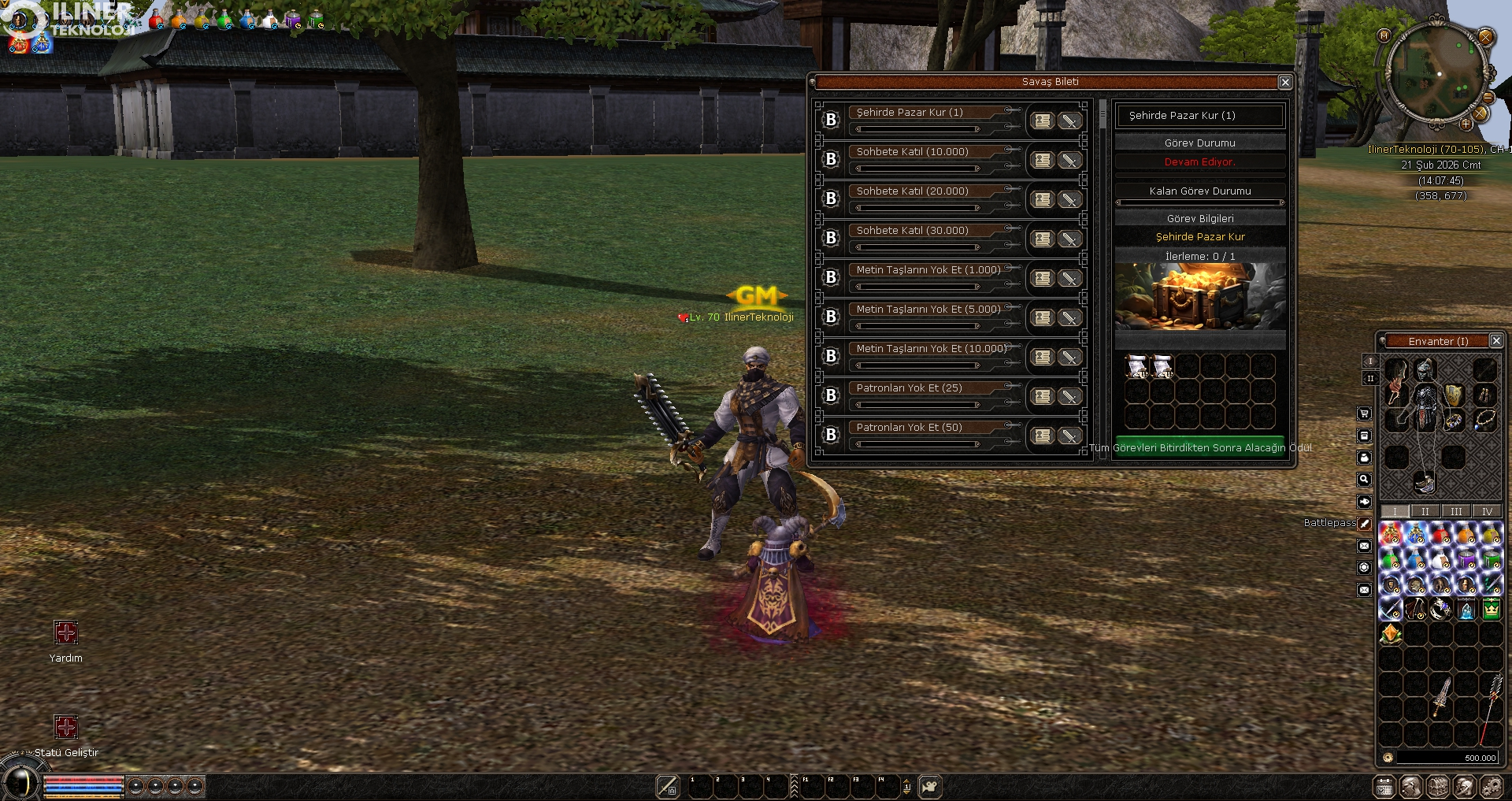1512x801 pixels.
Task: Click the Yardım help icon
Action: (66, 632)
